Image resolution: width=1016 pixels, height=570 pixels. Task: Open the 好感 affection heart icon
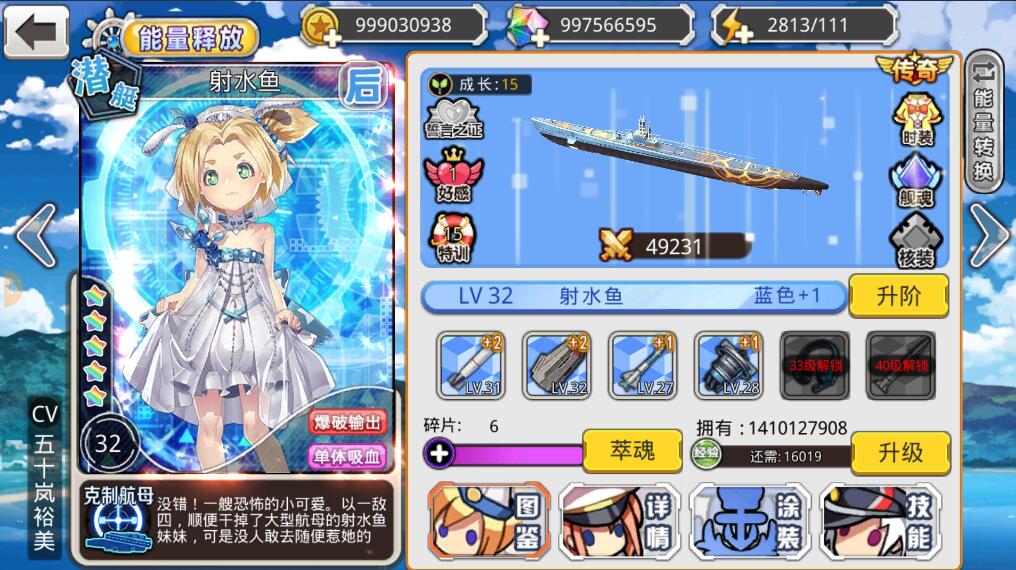click(x=452, y=176)
